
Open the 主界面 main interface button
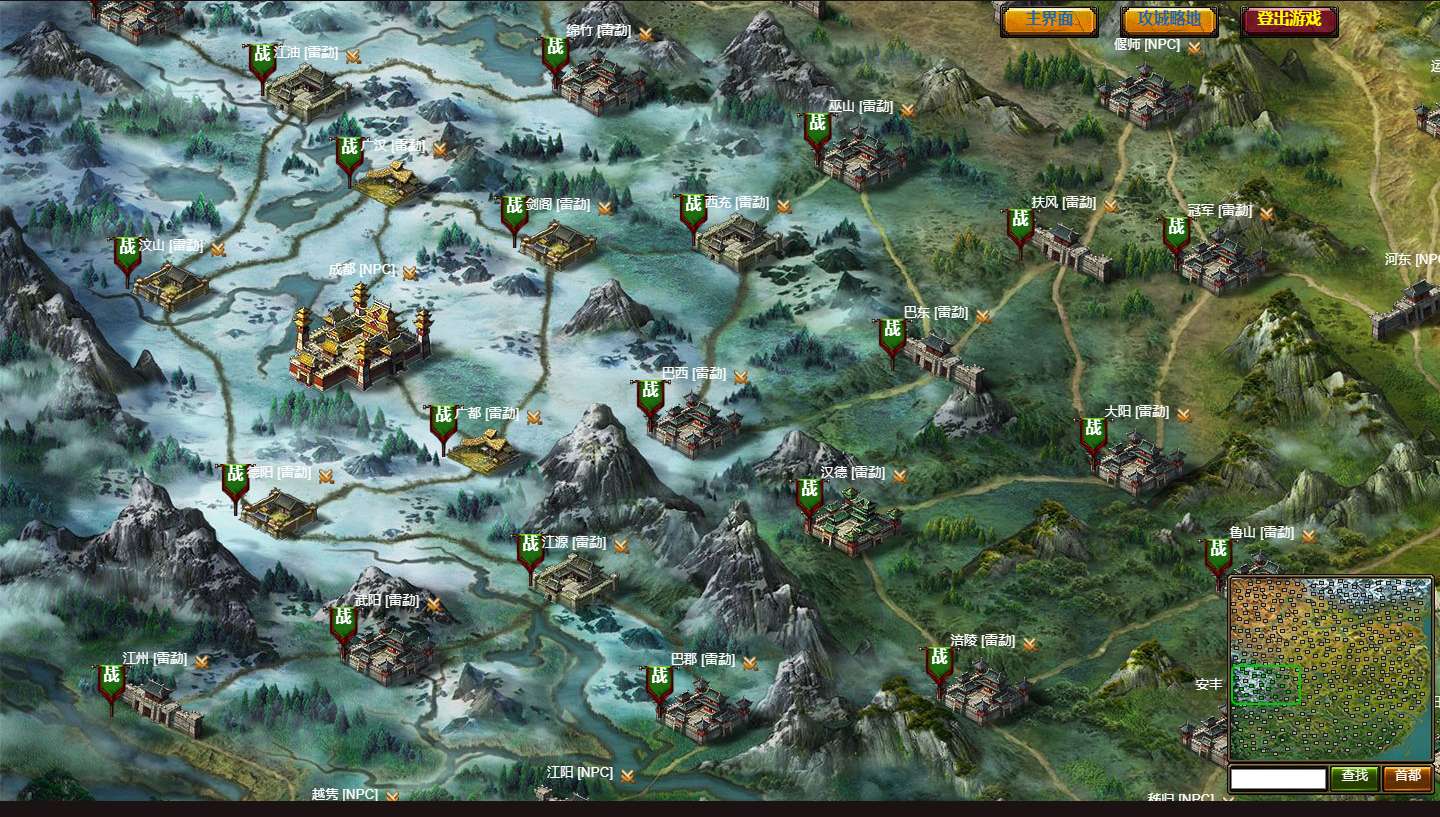coord(1049,20)
